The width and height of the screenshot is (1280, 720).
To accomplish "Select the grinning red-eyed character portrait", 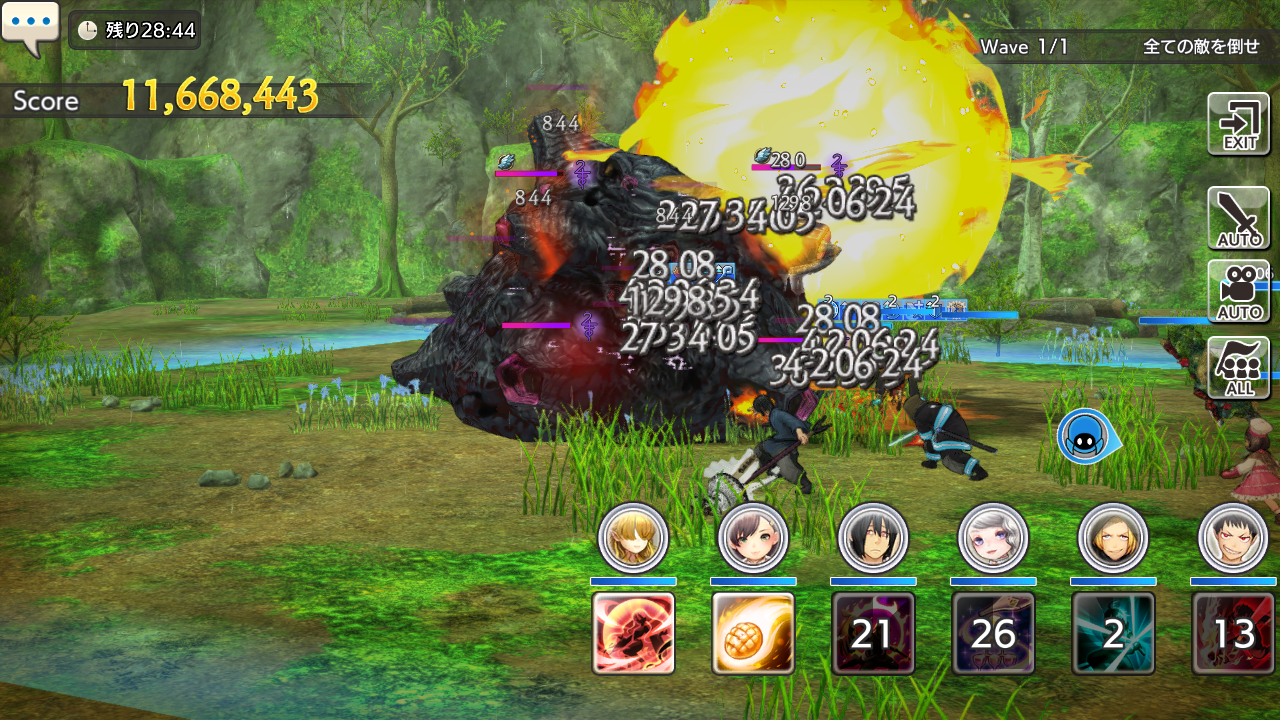I will (1233, 537).
